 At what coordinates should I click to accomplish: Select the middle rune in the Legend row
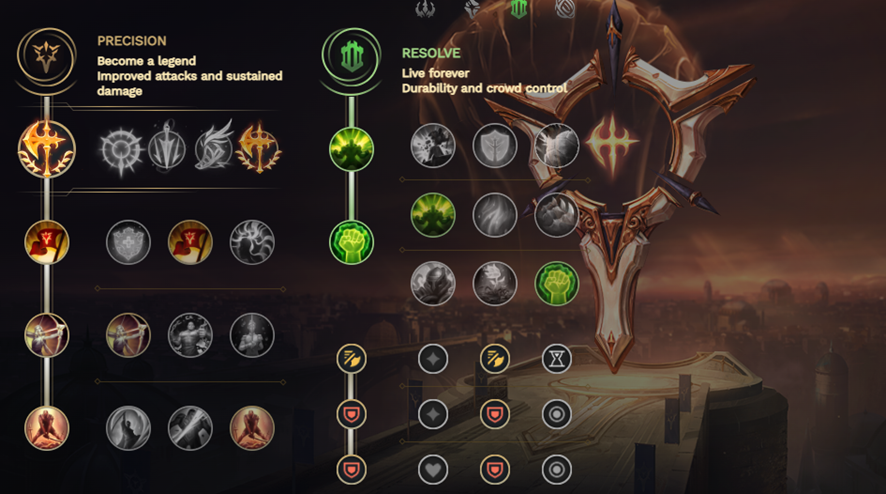point(190,335)
